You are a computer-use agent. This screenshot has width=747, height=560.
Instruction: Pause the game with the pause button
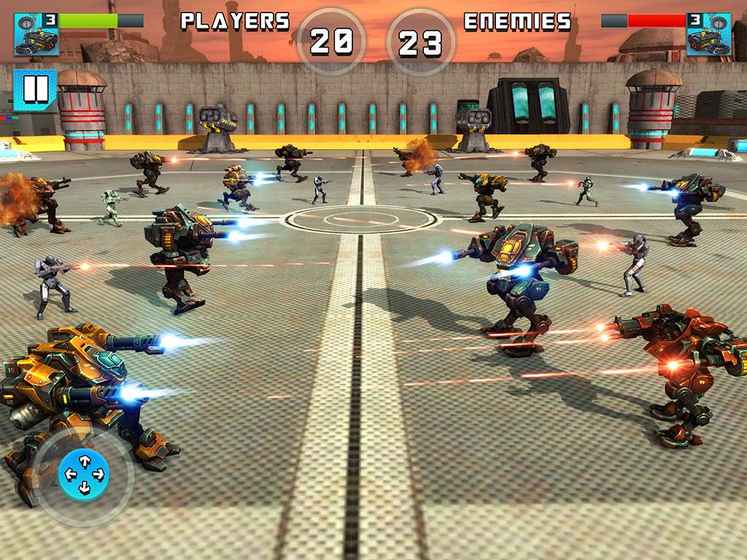pyautogui.click(x=34, y=89)
